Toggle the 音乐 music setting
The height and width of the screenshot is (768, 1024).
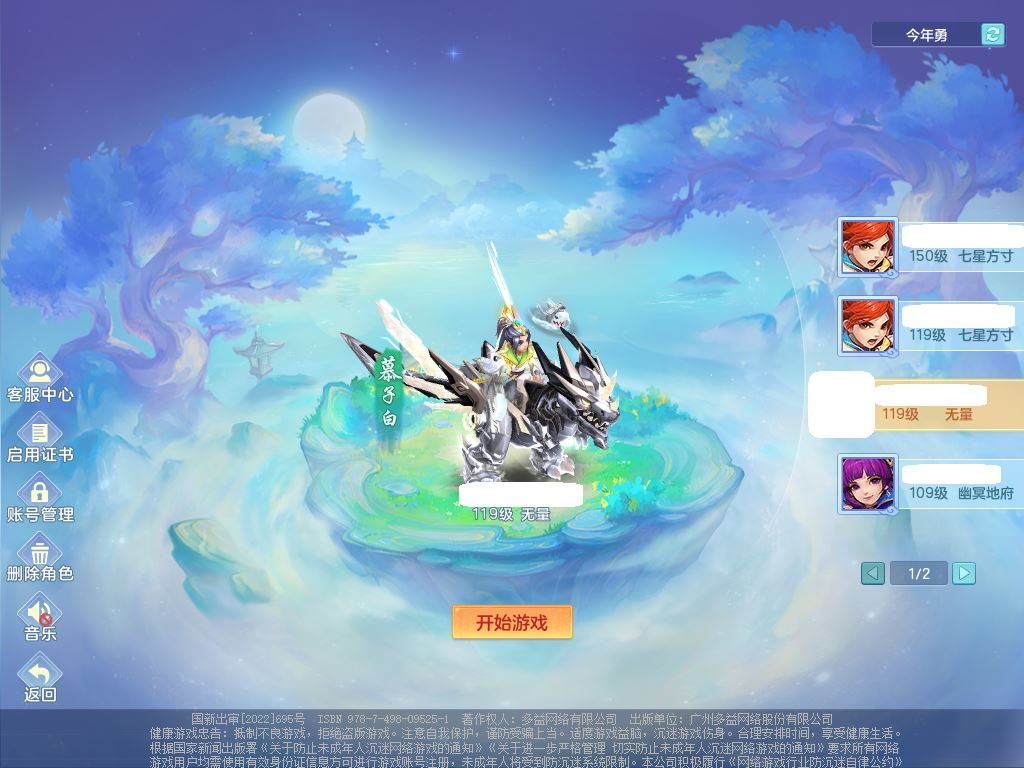coord(40,616)
